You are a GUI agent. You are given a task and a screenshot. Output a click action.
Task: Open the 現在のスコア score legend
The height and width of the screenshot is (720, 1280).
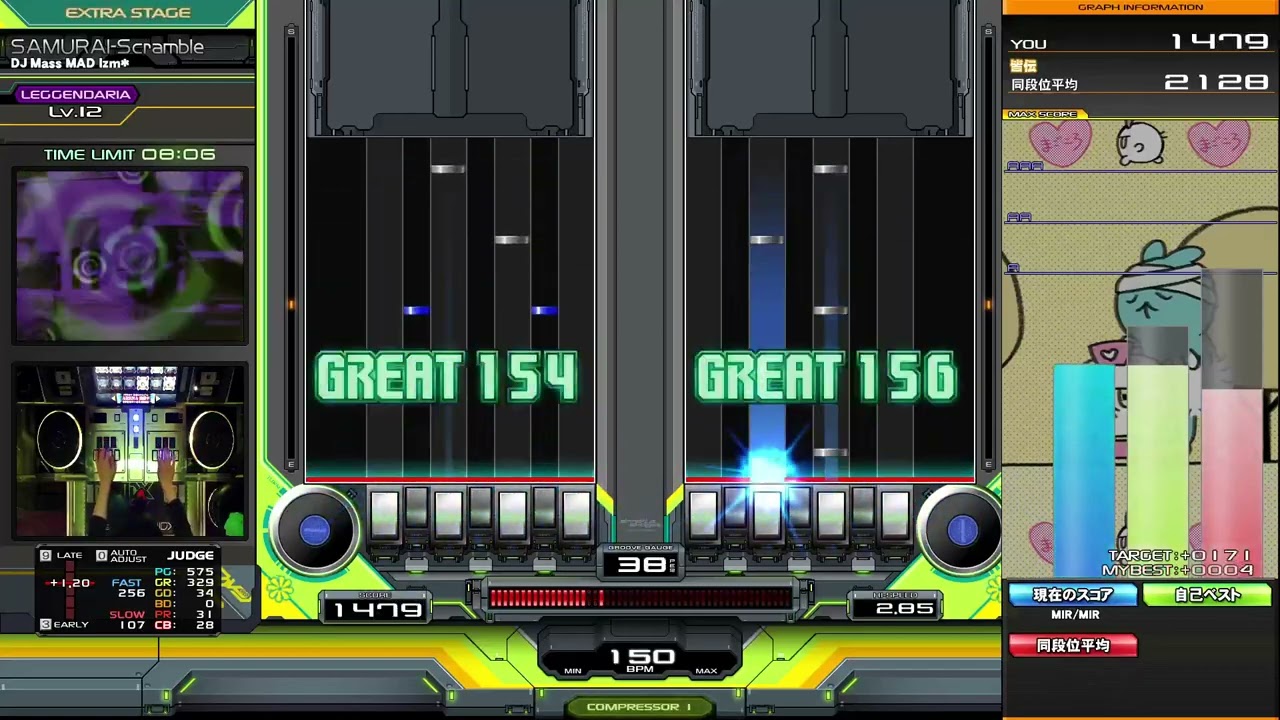click(x=1073, y=595)
